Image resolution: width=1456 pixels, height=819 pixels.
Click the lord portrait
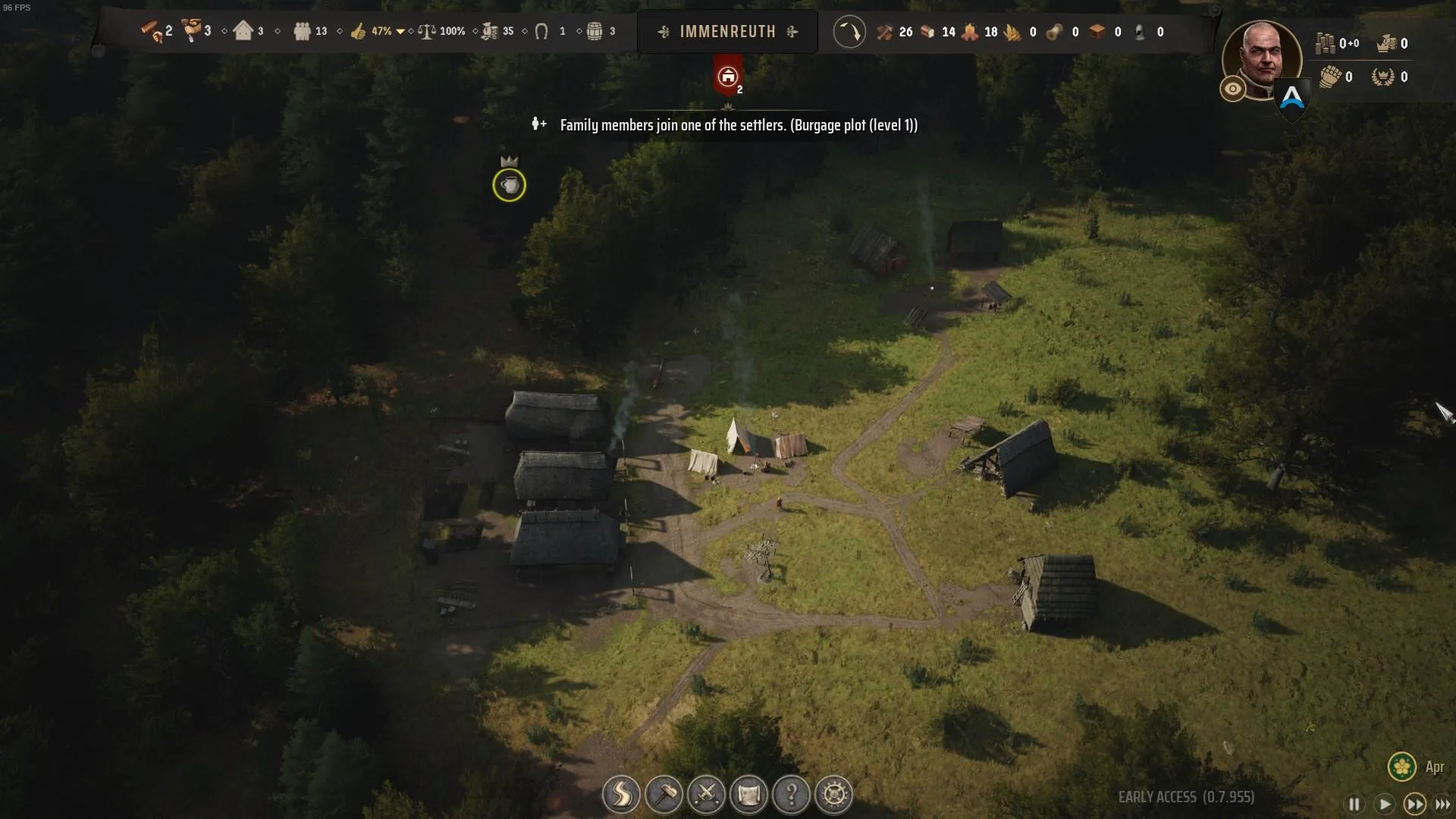pos(1262,59)
